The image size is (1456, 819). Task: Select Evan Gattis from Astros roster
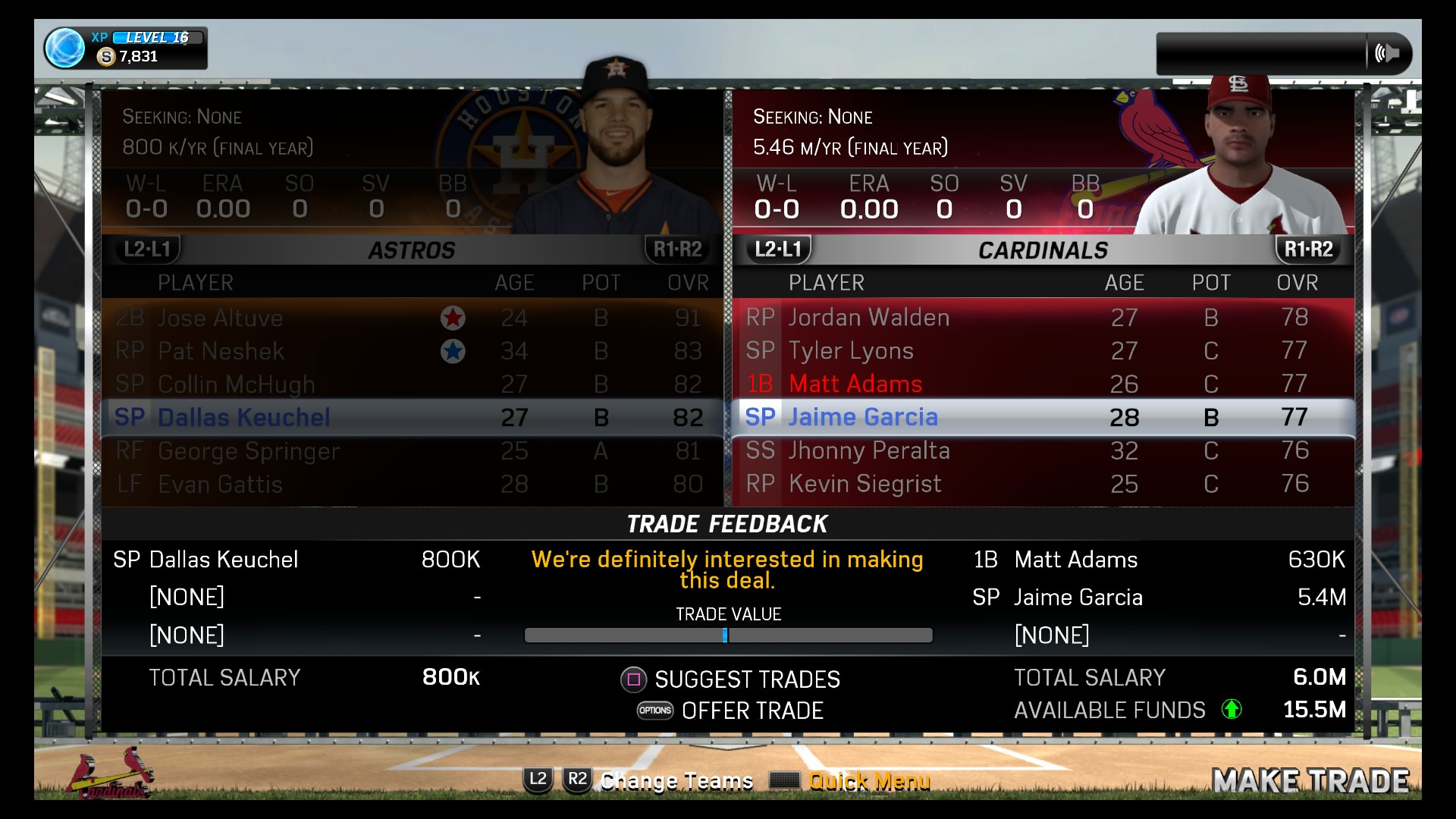220,485
